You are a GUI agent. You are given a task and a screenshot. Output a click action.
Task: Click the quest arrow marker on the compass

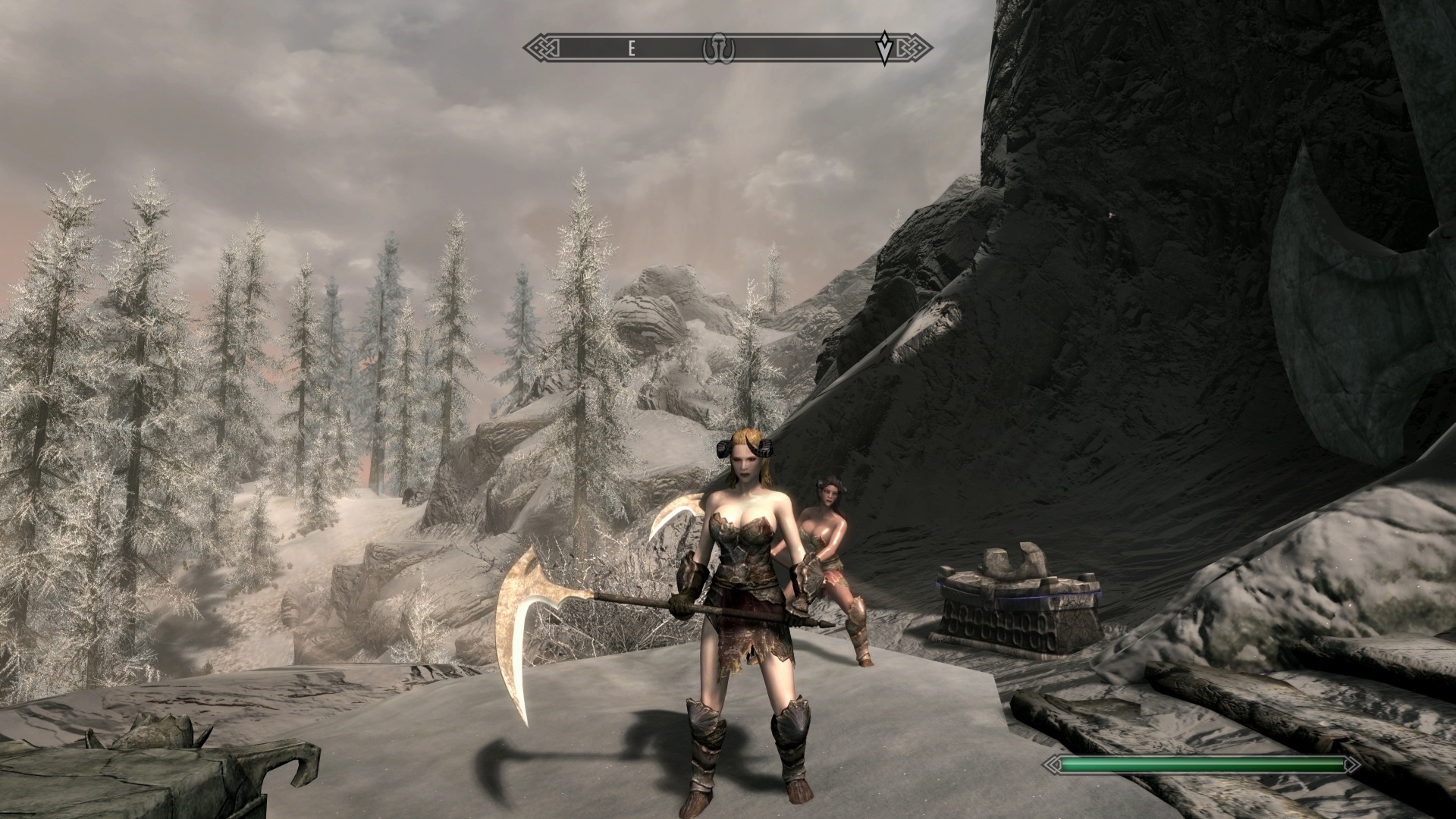tap(884, 49)
